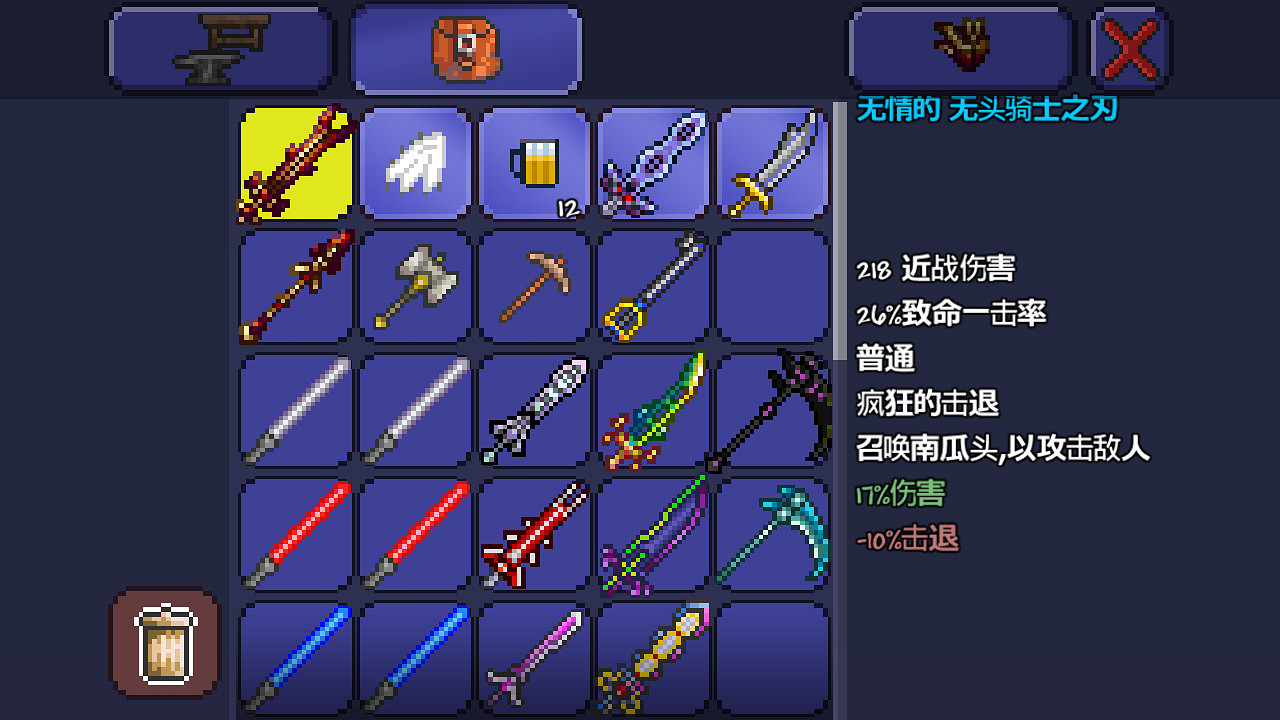Viewport: 1280px width, 720px height.
Task: Select the purple alien sword next to the Ale
Action: [x=653, y=163]
